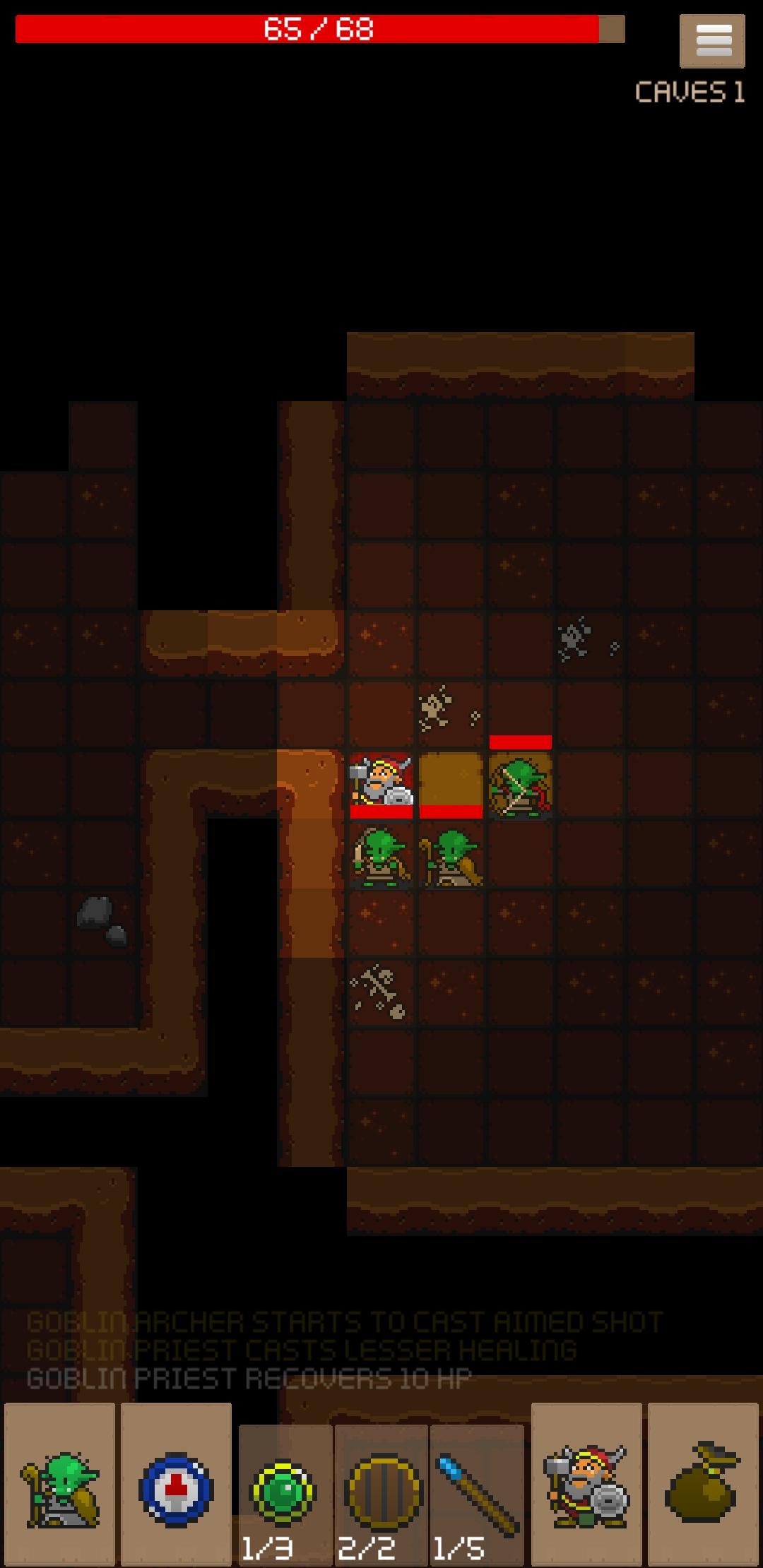Select the goblin priest target button

(60, 1486)
